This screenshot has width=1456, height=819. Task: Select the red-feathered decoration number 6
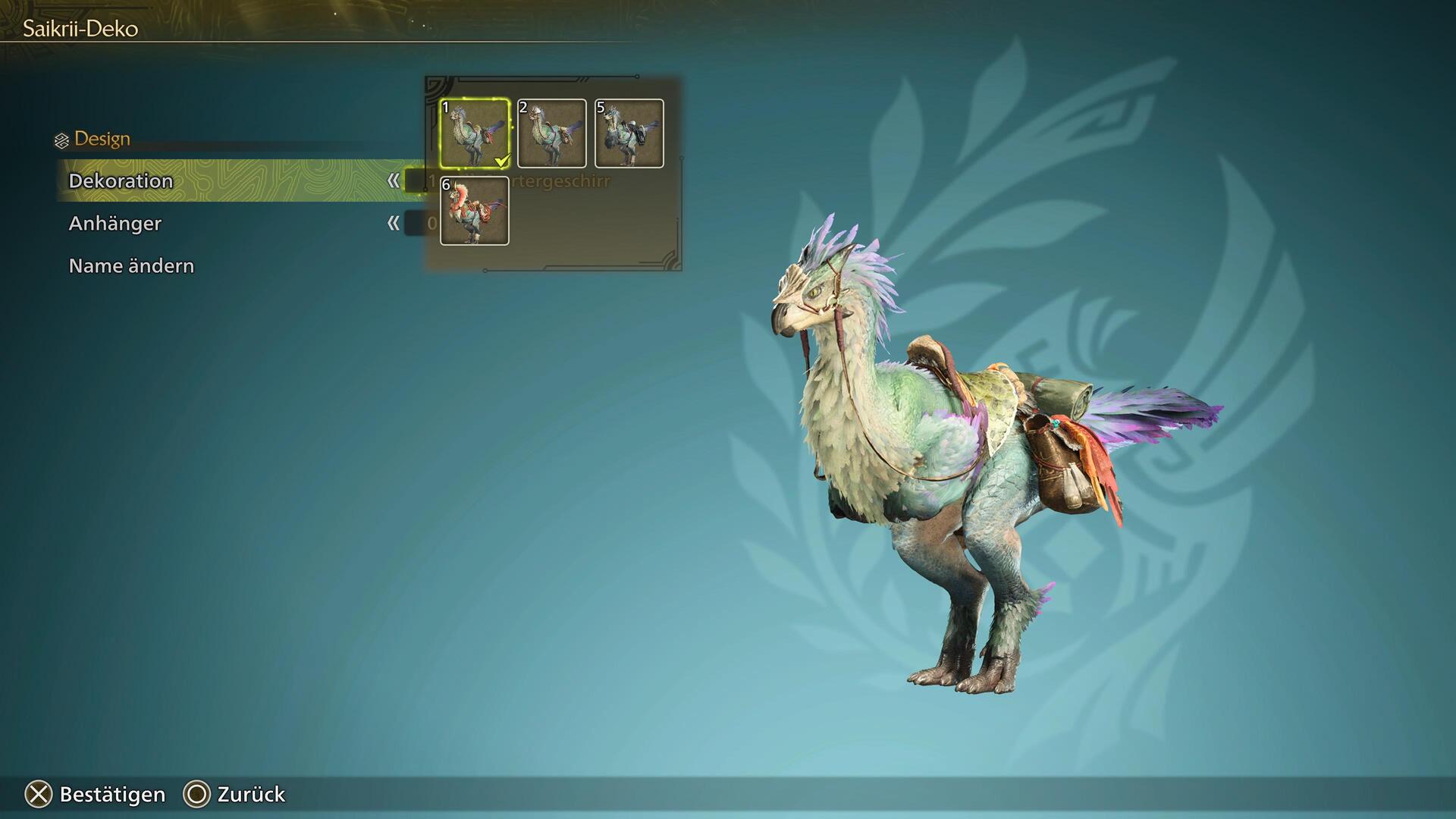click(x=475, y=211)
